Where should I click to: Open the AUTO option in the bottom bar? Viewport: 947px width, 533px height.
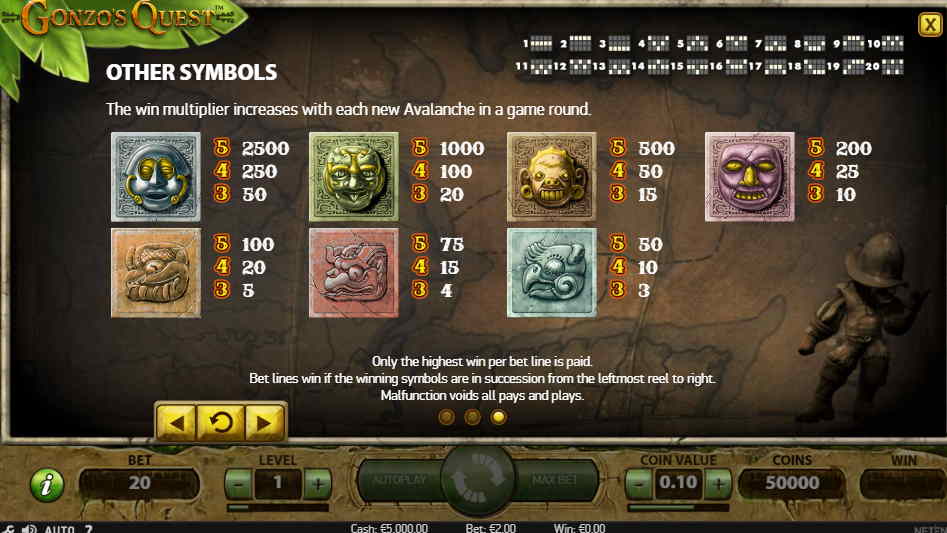pos(57,528)
